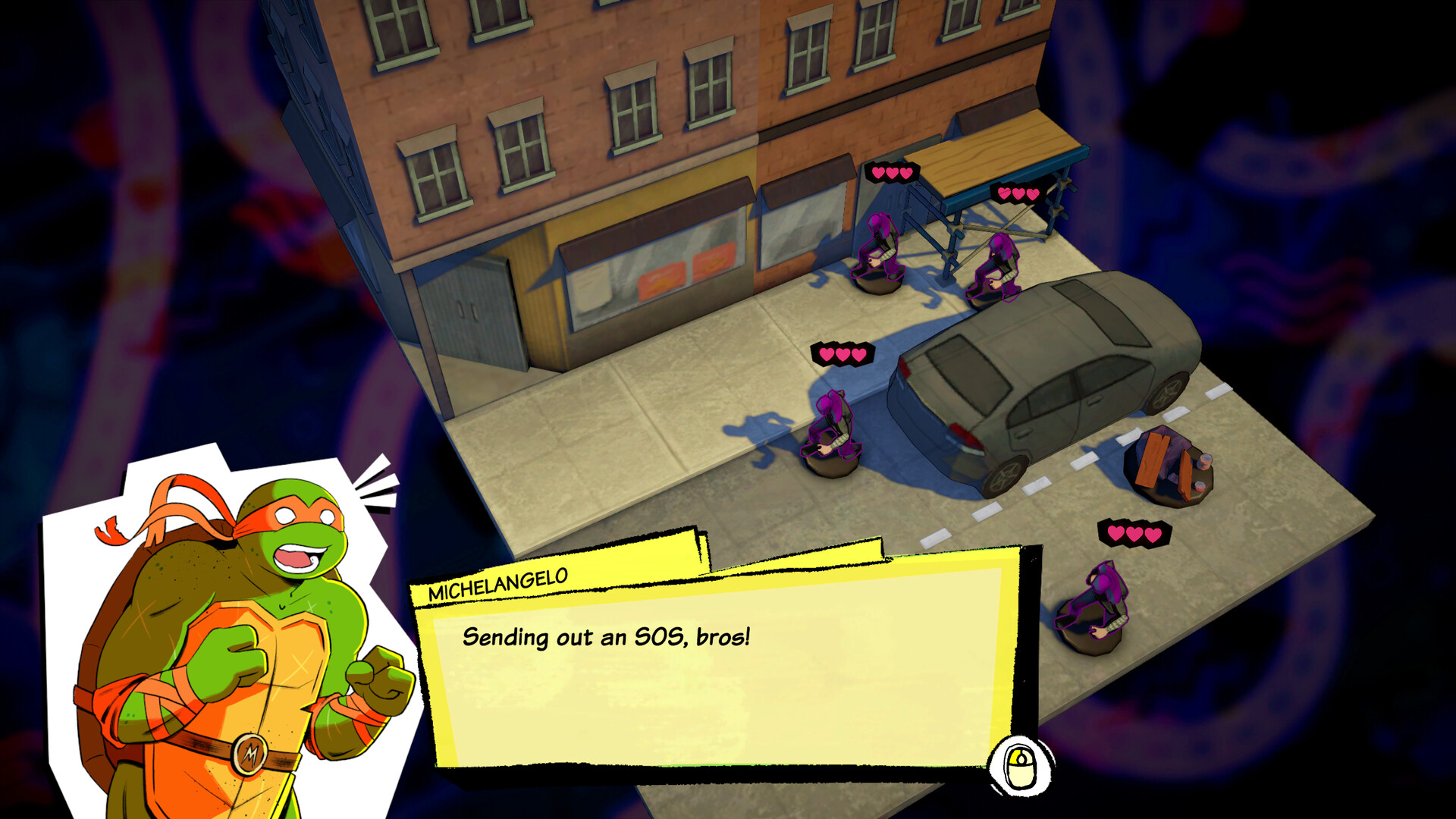The height and width of the screenshot is (819, 1456).
Task: Click the hearts over the ninja under scaffolding
Action: (1020, 193)
